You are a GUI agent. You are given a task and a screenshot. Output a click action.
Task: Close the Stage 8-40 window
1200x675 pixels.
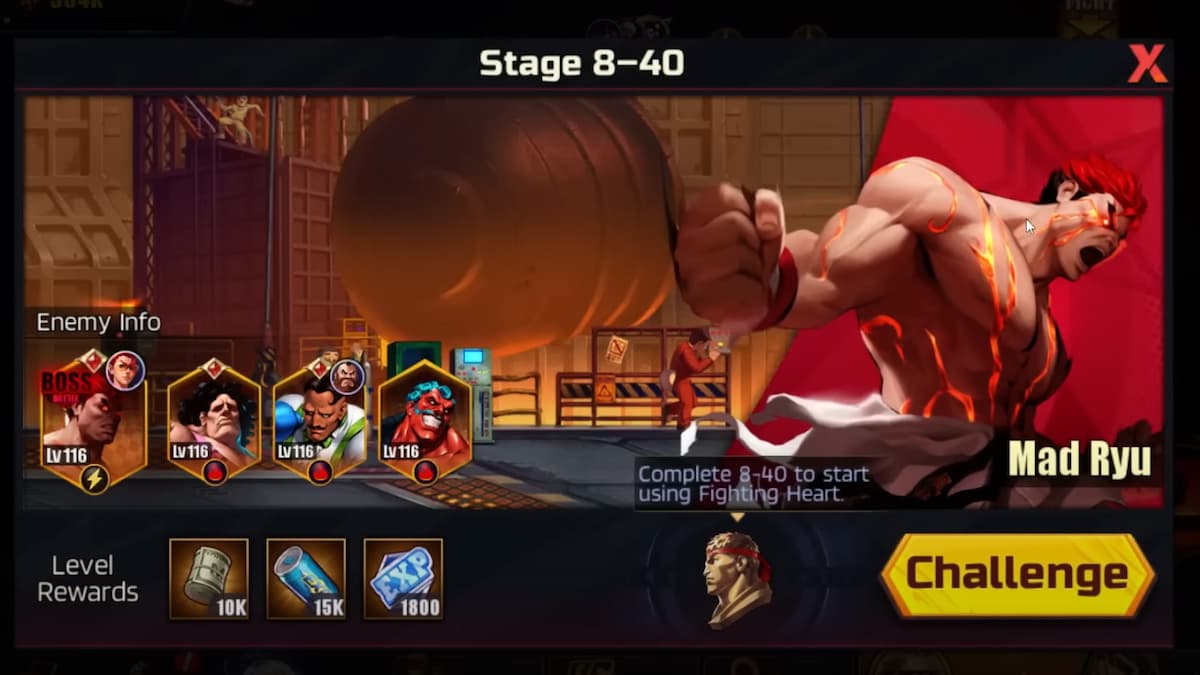point(1146,65)
